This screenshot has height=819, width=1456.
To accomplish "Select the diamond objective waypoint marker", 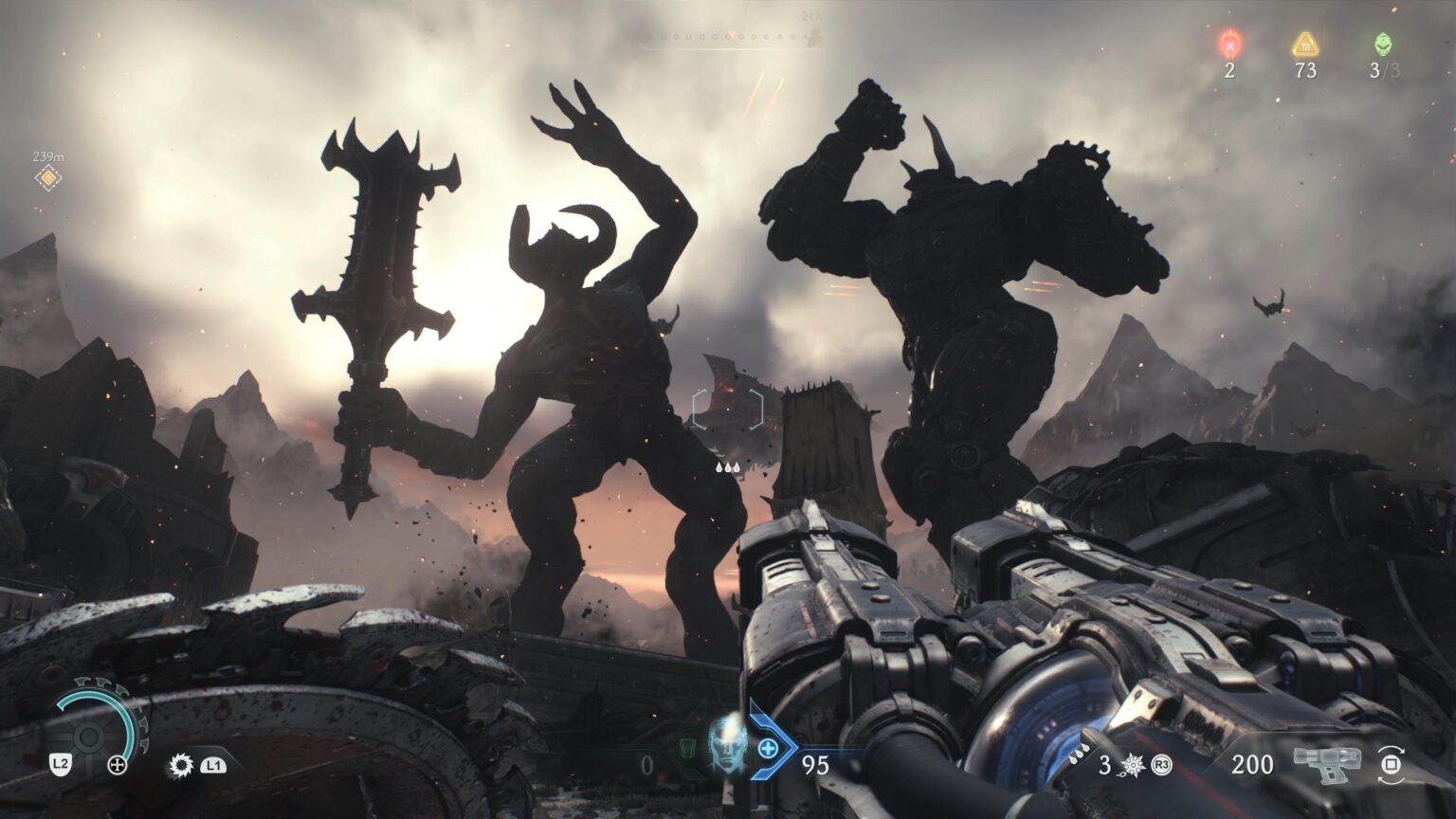I will click(x=47, y=178).
